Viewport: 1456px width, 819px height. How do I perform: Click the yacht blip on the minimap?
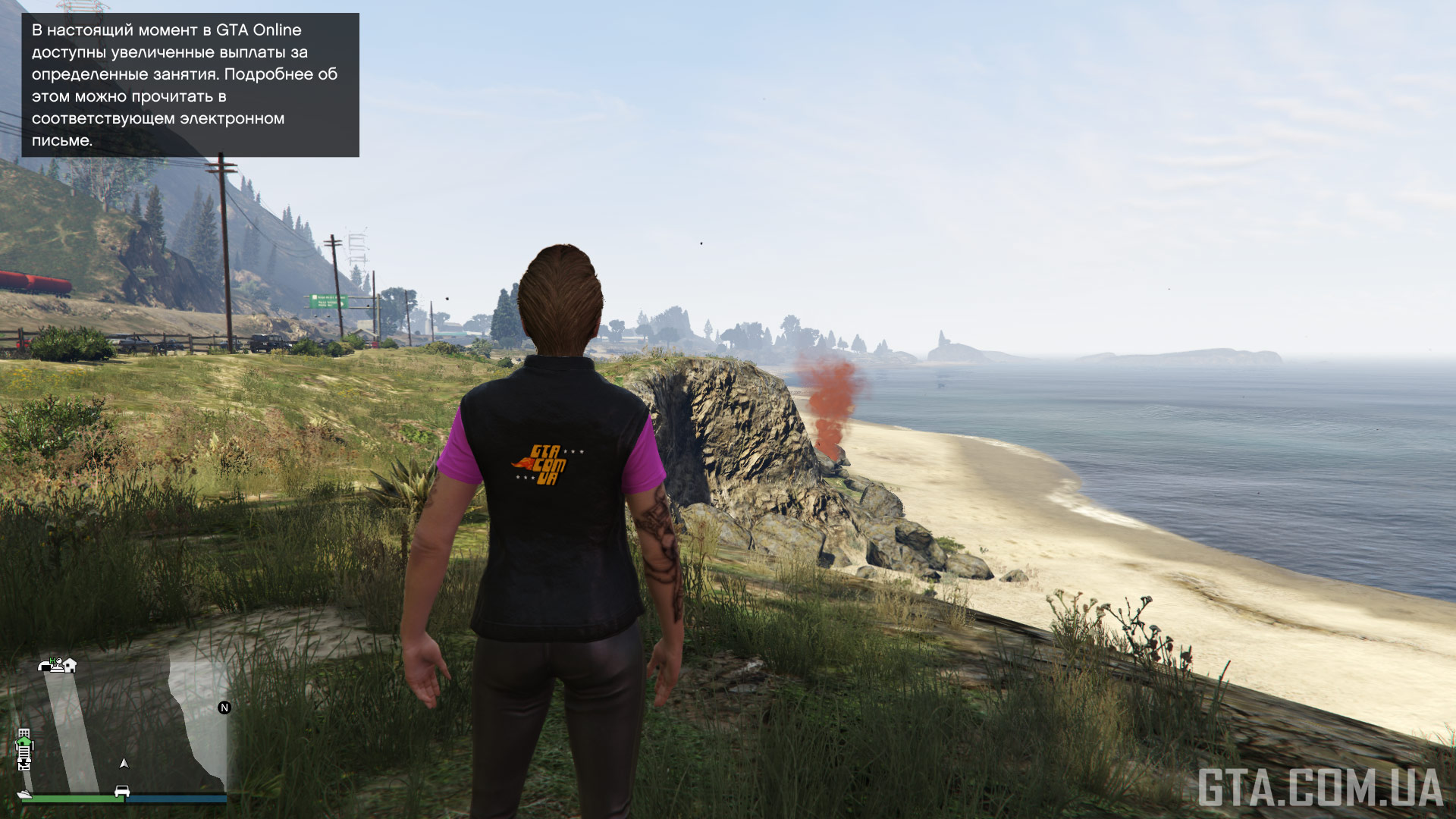point(24,794)
